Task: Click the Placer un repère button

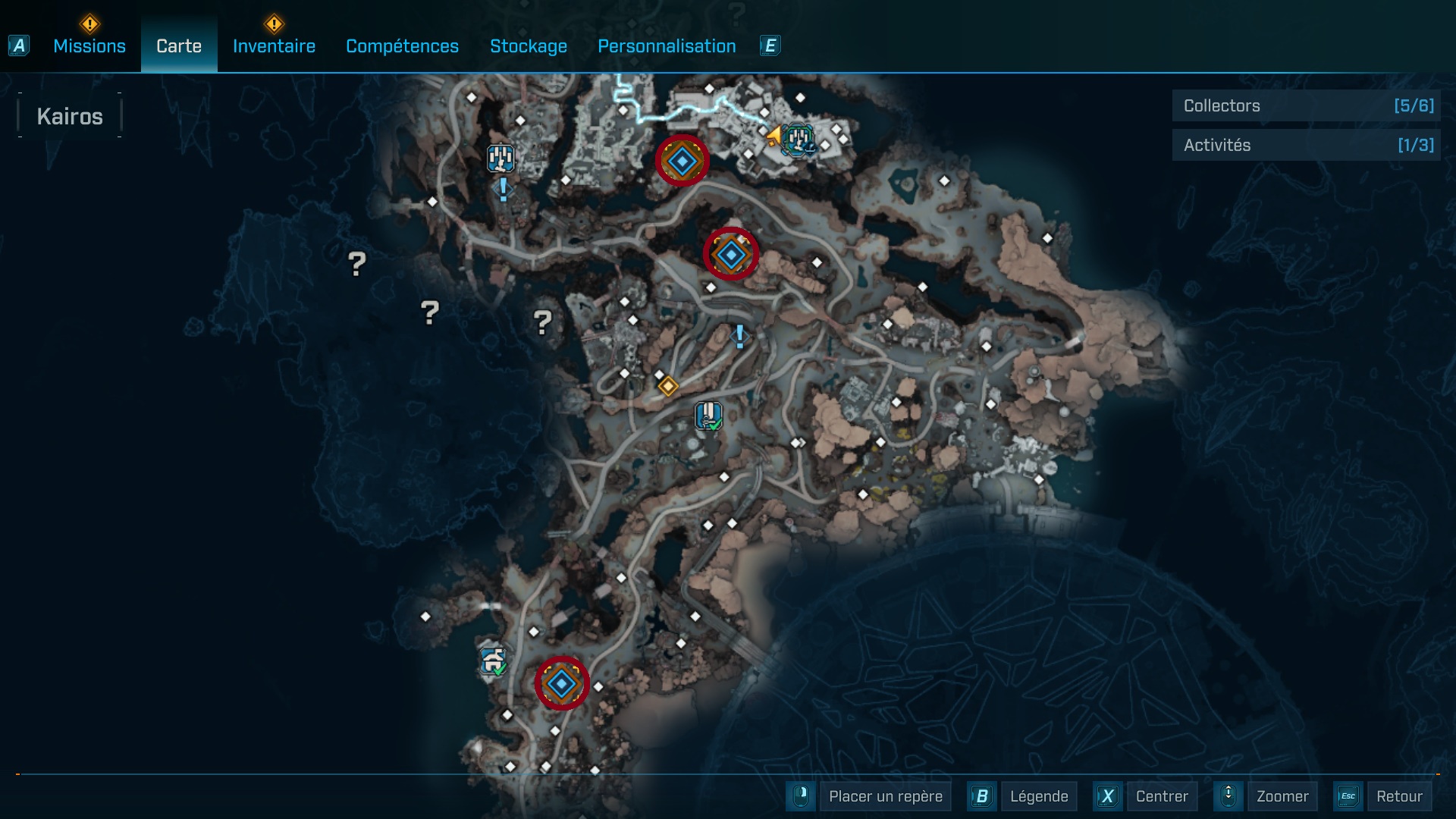Action: pyautogui.click(x=884, y=796)
